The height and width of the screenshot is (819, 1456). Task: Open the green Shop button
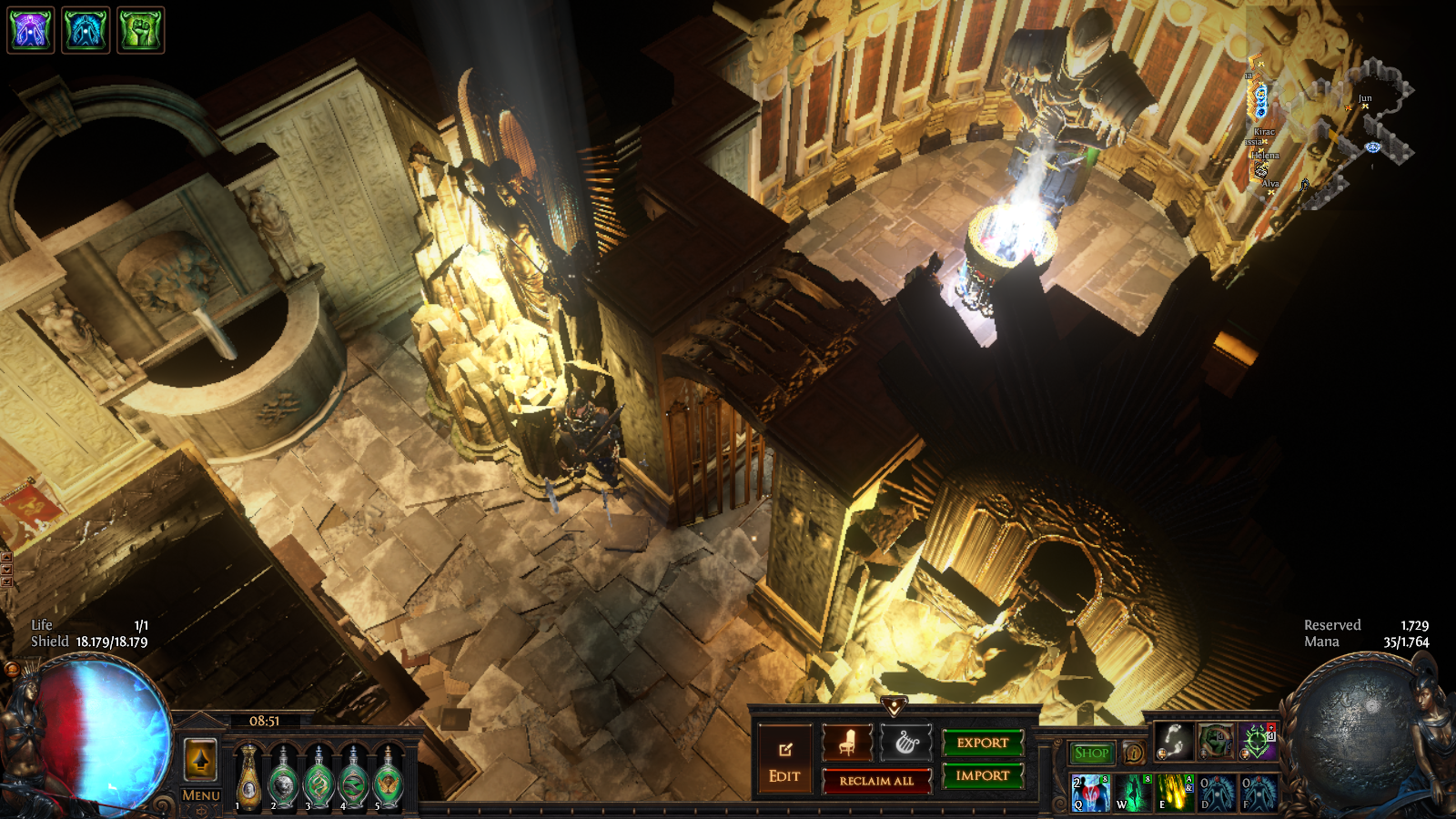(x=1091, y=753)
